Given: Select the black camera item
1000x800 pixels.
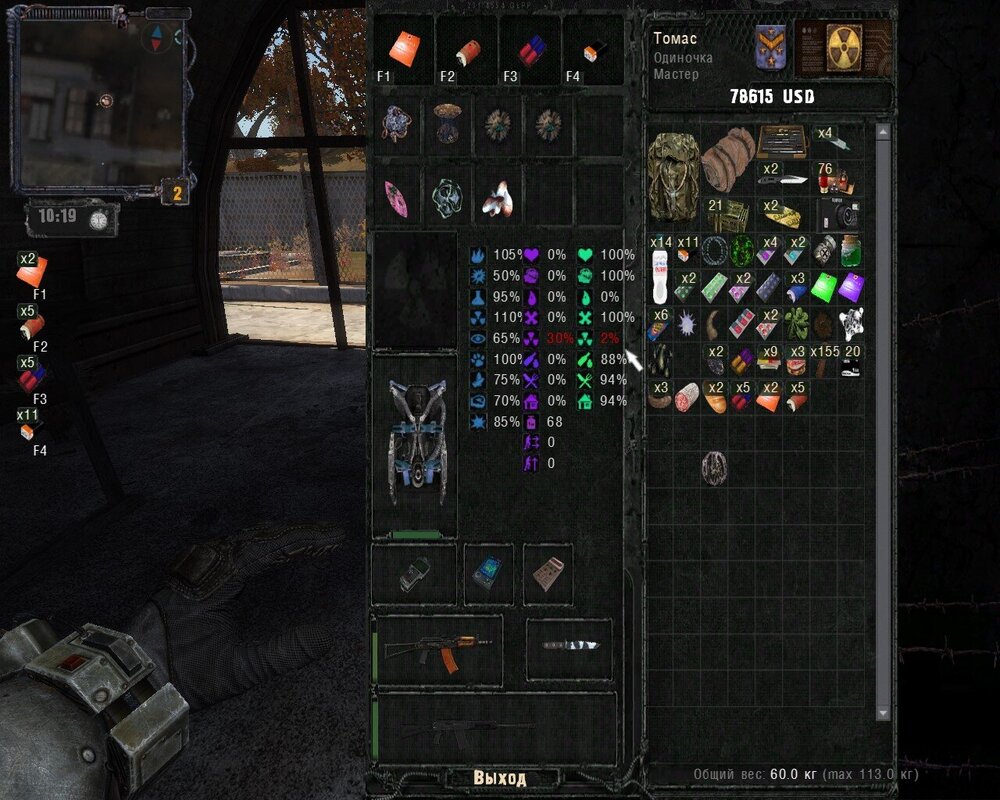Looking at the screenshot, I should (838, 214).
